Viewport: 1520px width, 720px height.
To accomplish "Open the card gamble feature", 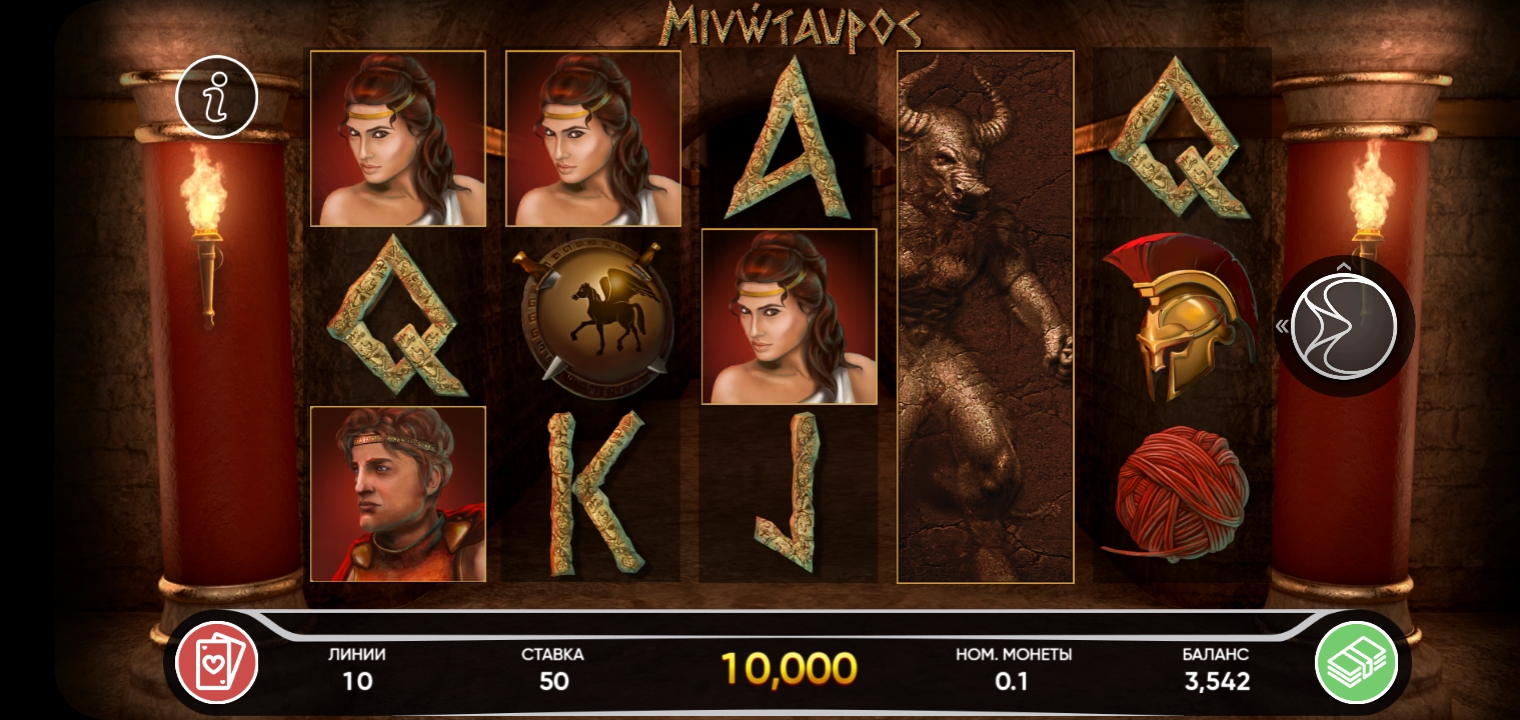I will point(216,662).
